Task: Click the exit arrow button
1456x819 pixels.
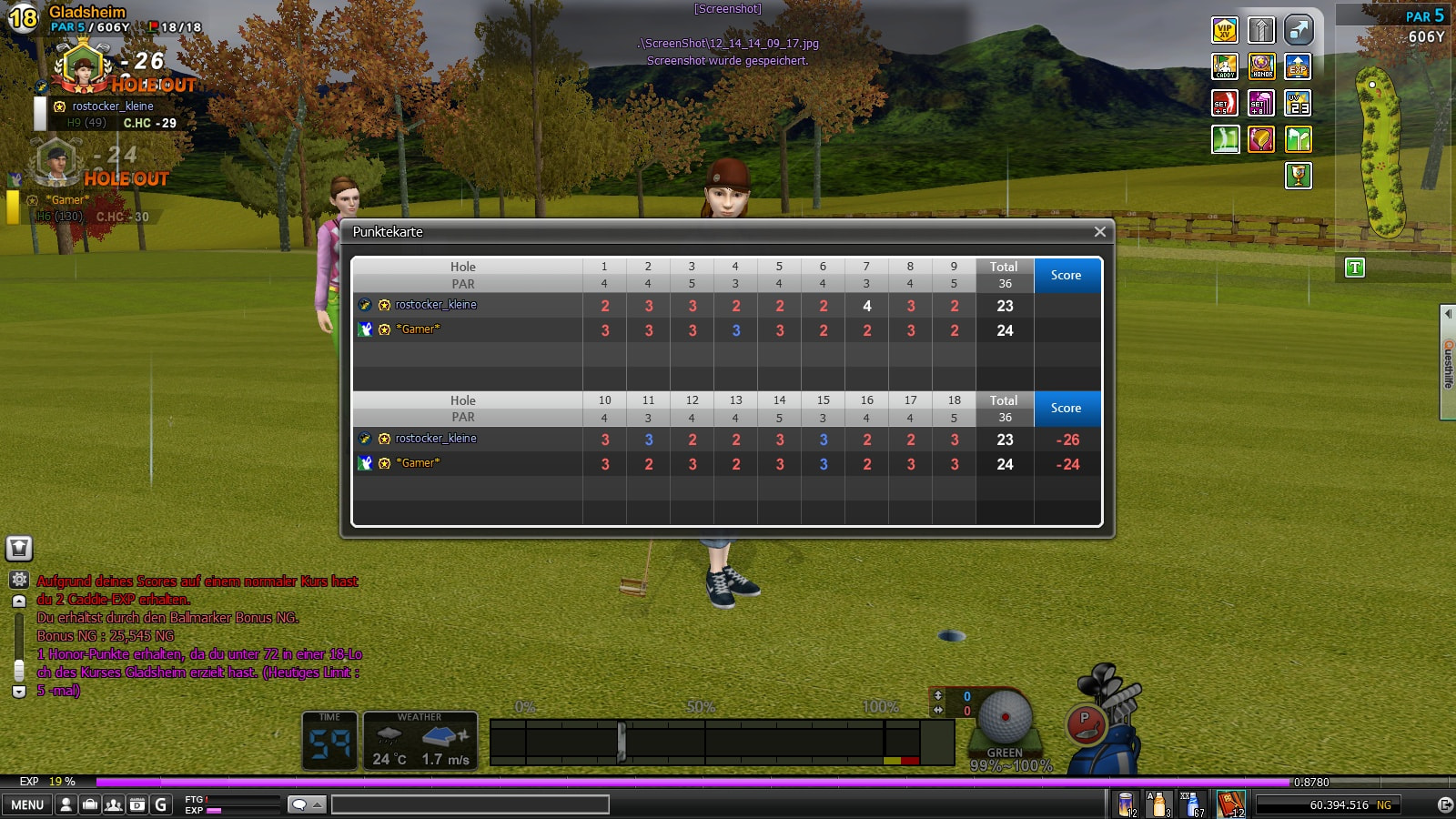Action: [x=1444, y=804]
